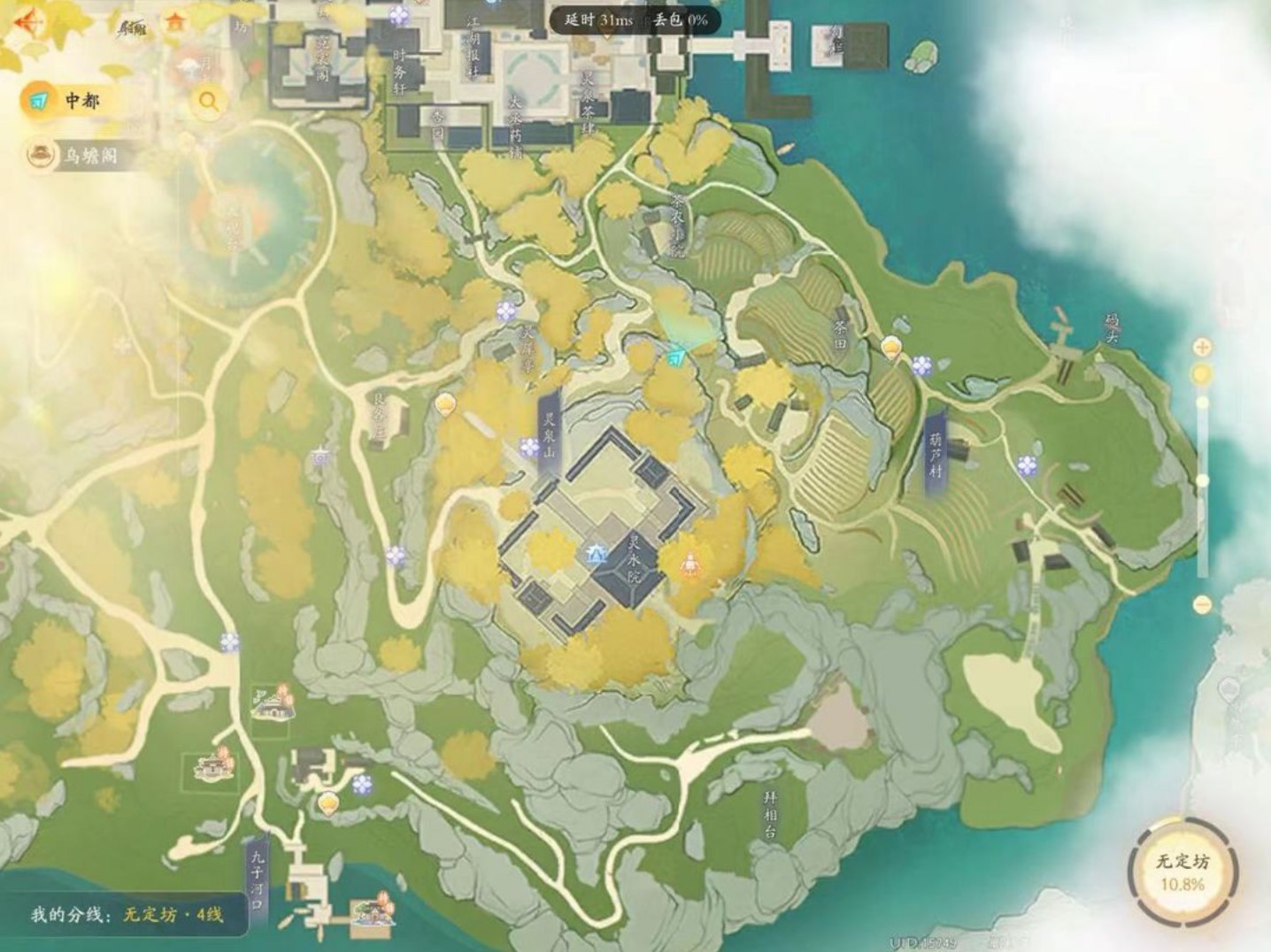Click the flower waypoint beside 葫芦村 label
This screenshot has height=952, width=1271.
tap(1027, 465)
